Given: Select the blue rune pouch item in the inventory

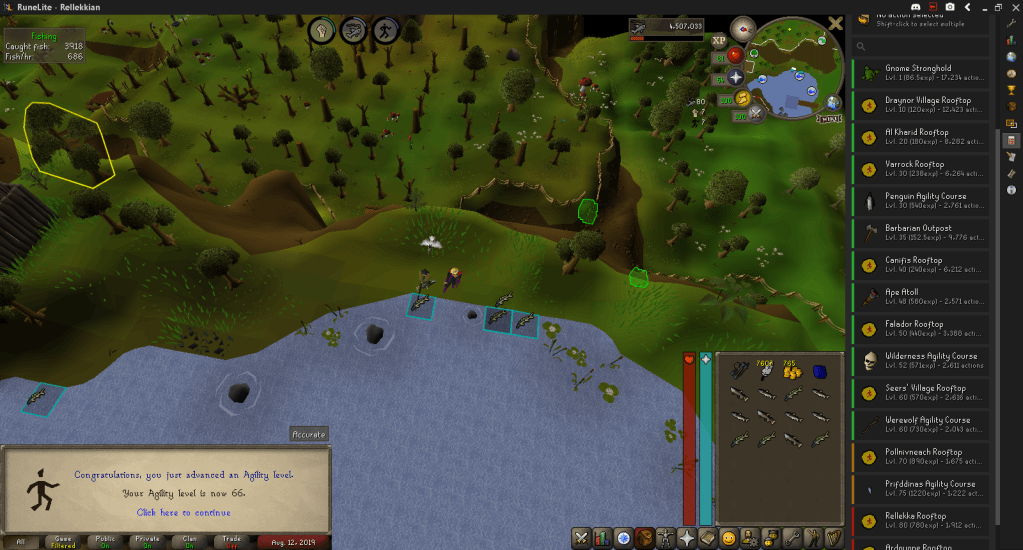Looking at the screenshot, I should (820, 372).
